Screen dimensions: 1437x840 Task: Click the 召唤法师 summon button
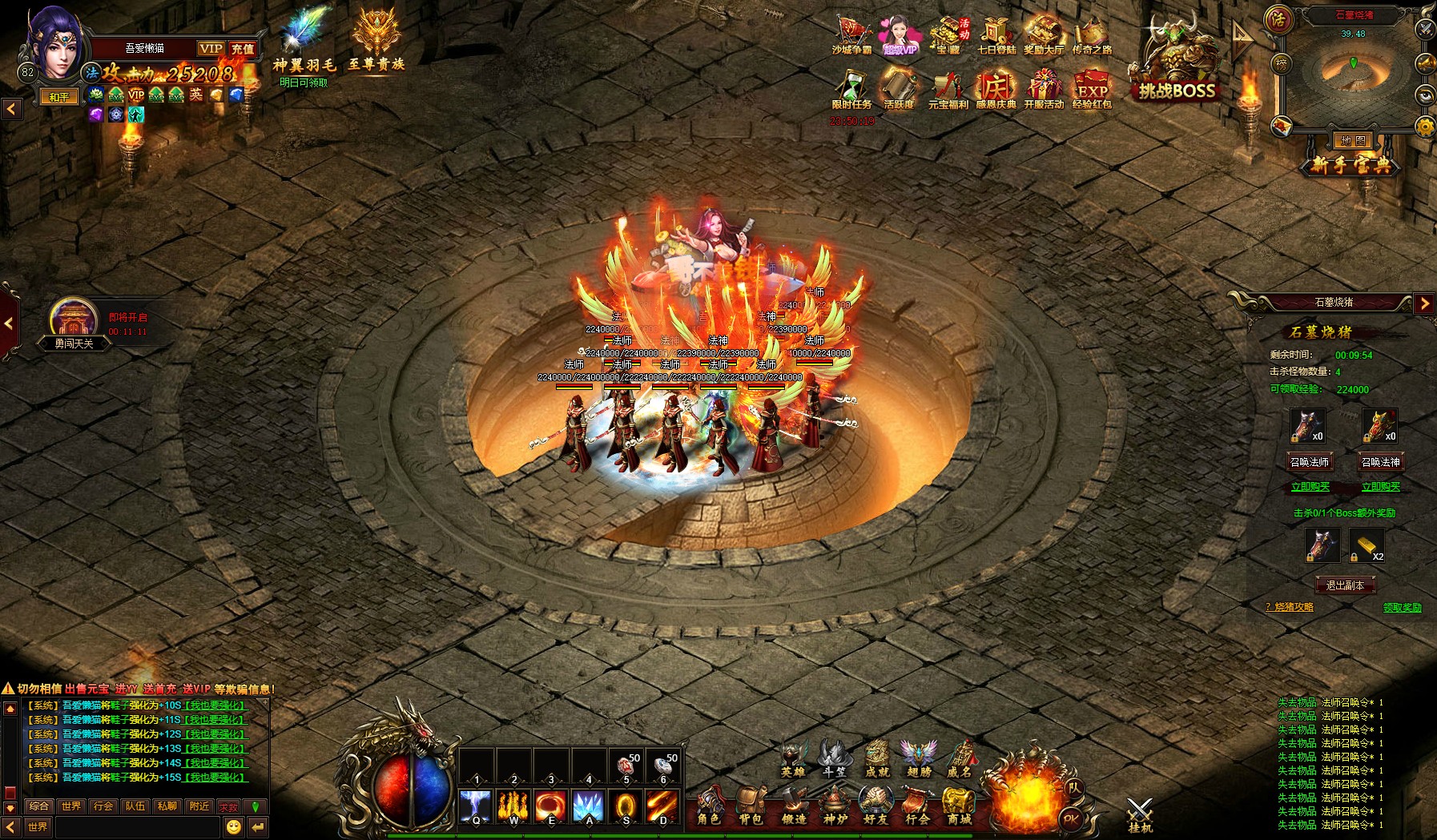(1310, 462)
